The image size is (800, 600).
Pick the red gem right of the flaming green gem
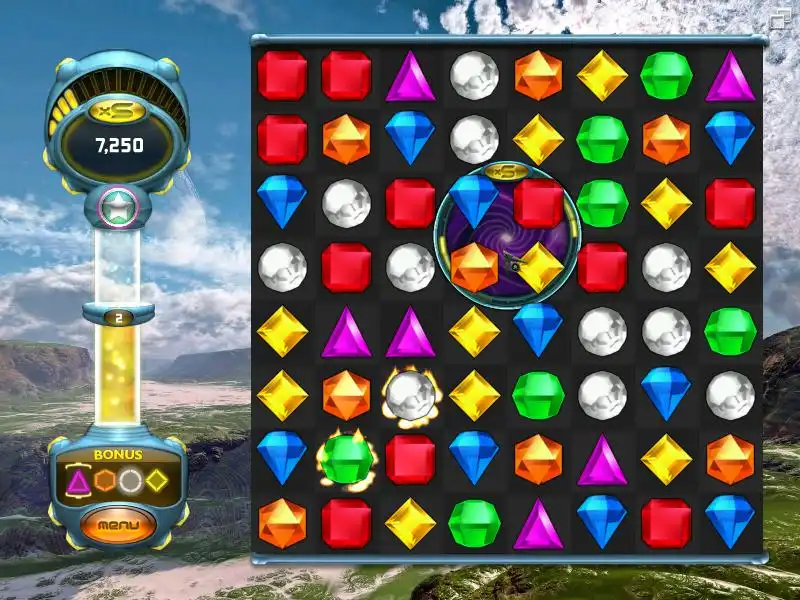[410, 459]
